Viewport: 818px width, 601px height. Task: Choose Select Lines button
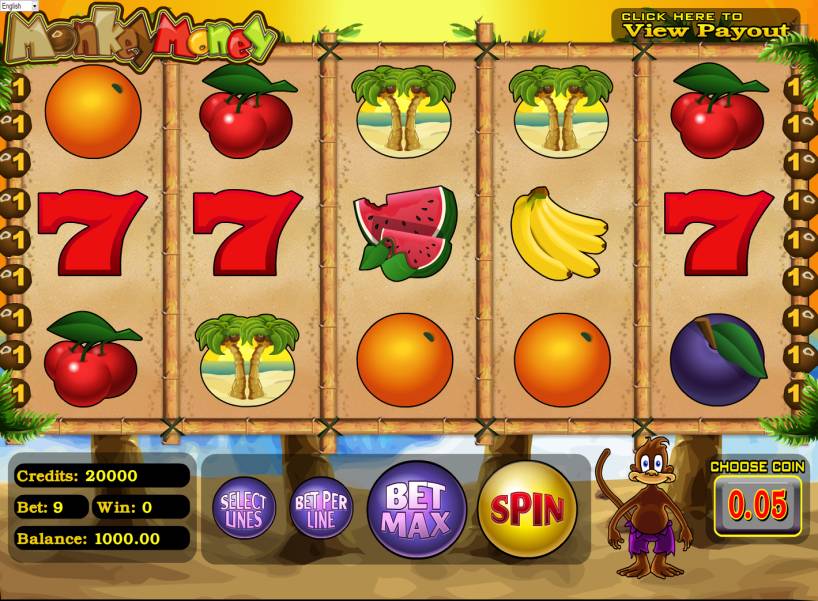(x=243, y=509)
